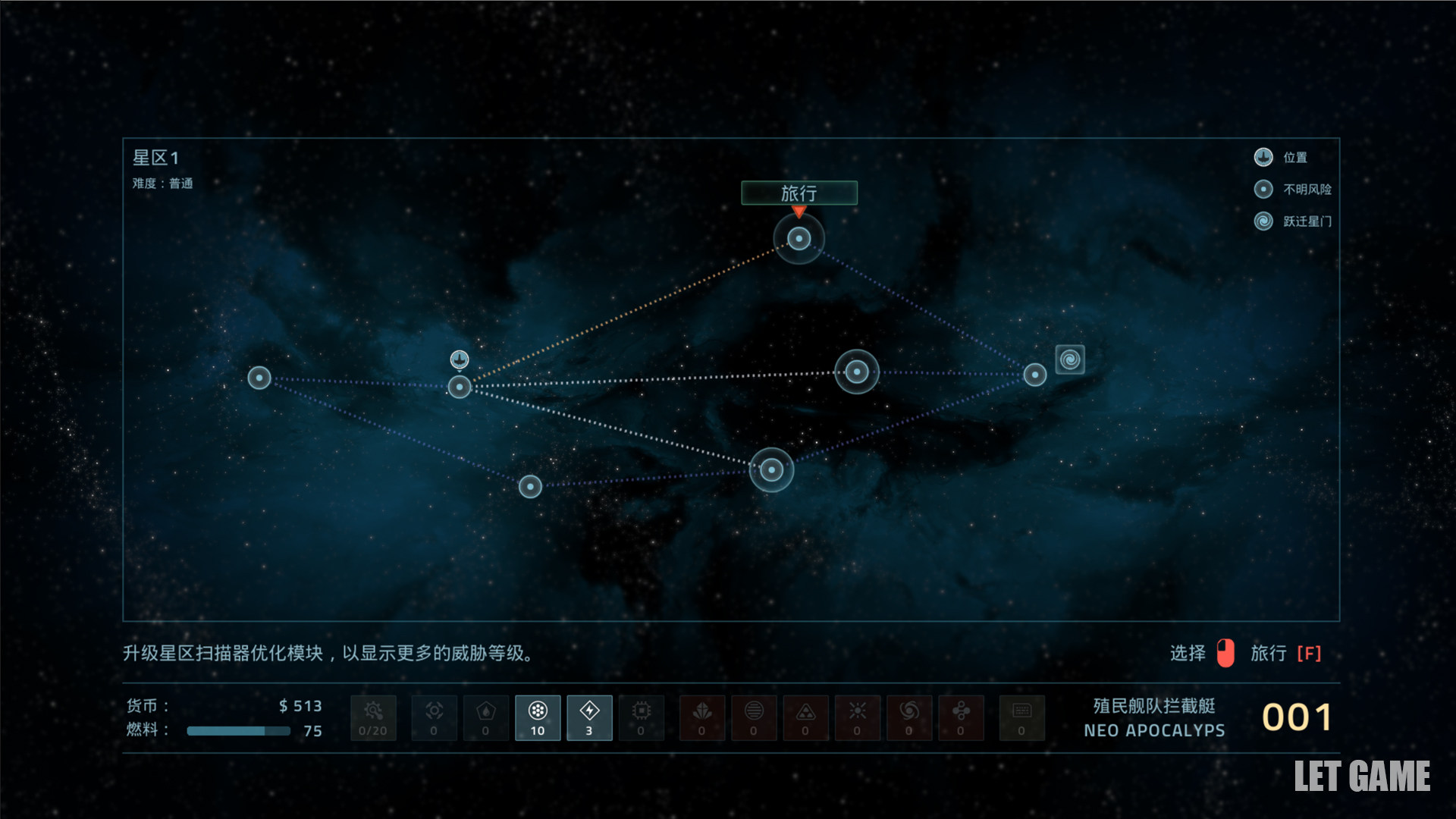Click the 跃迁星门 jump gate legend entry

point(1293,221)
